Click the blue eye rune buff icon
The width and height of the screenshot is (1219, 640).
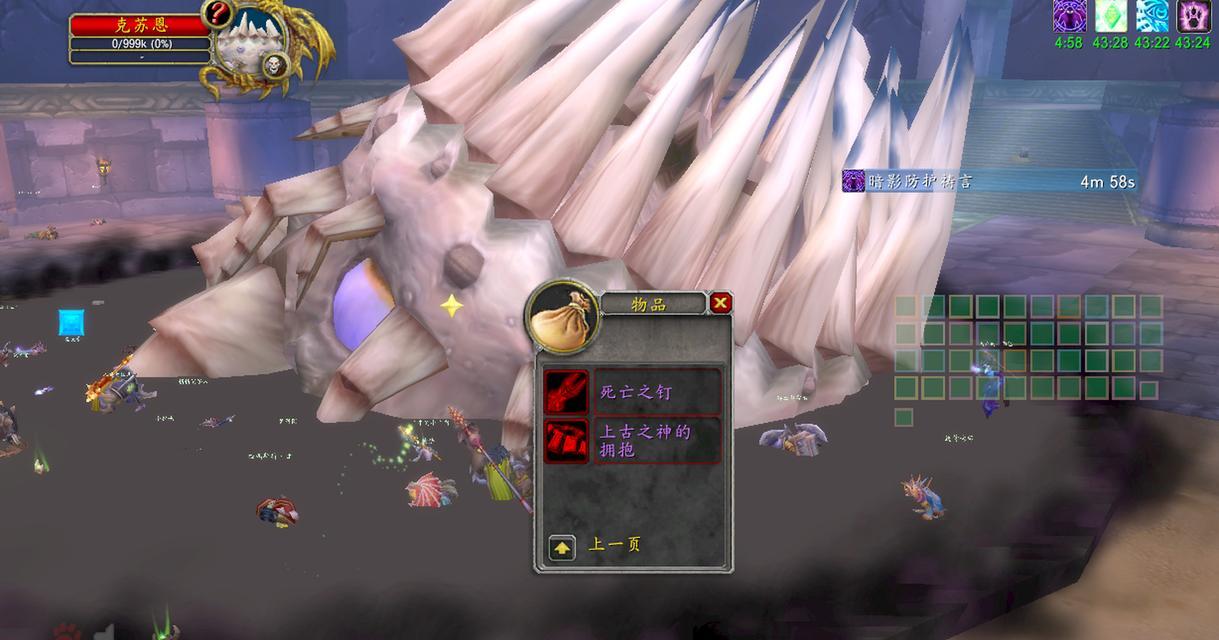pyautogui.click(x=1151, y=16)
